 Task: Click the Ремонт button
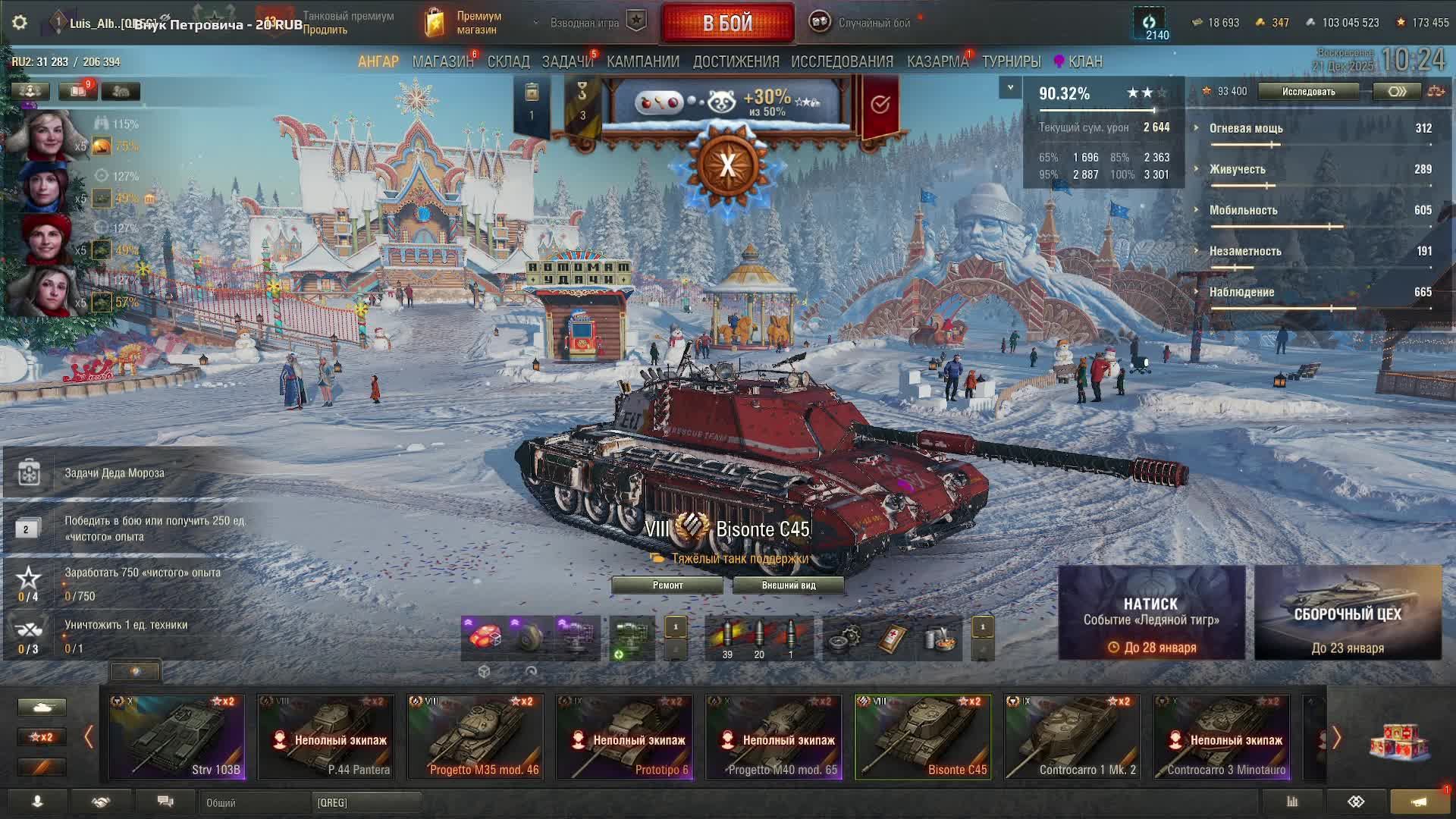pos(667,585)
